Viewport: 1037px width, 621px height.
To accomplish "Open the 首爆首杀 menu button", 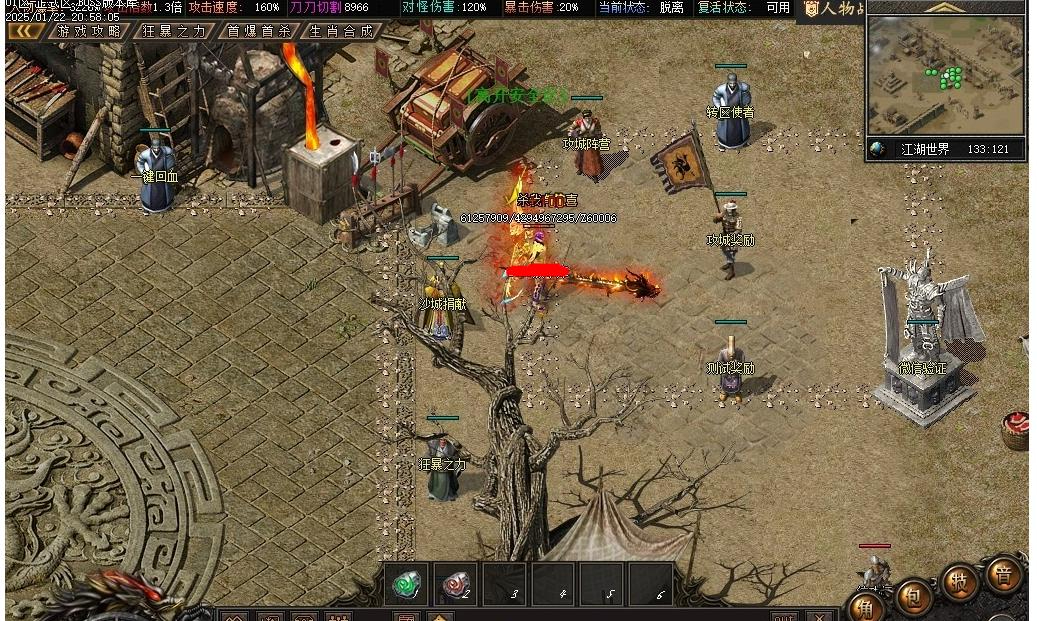I will [258, 31].
